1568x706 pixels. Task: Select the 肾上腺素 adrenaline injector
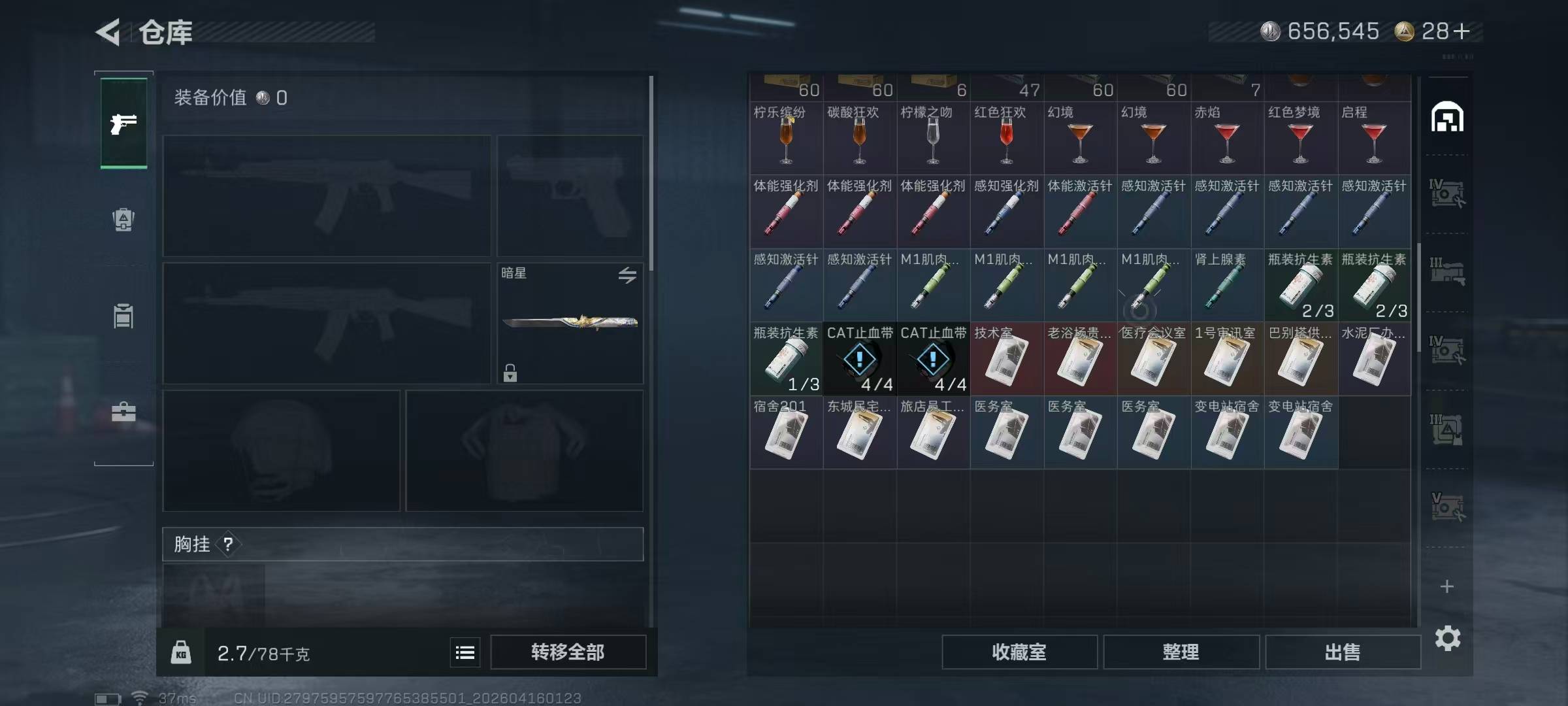click(x=1227, y=286)
